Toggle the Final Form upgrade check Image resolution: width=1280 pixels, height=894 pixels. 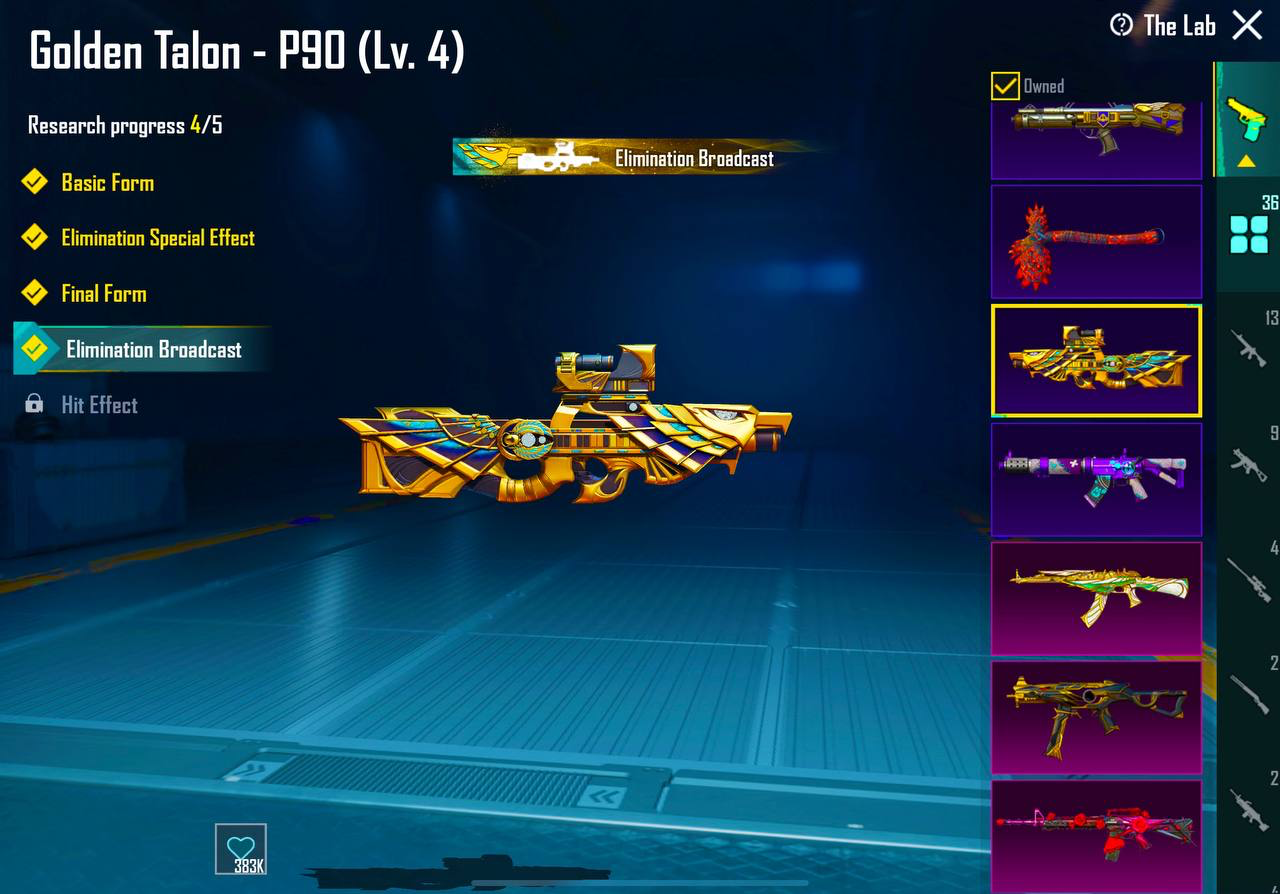33,293
